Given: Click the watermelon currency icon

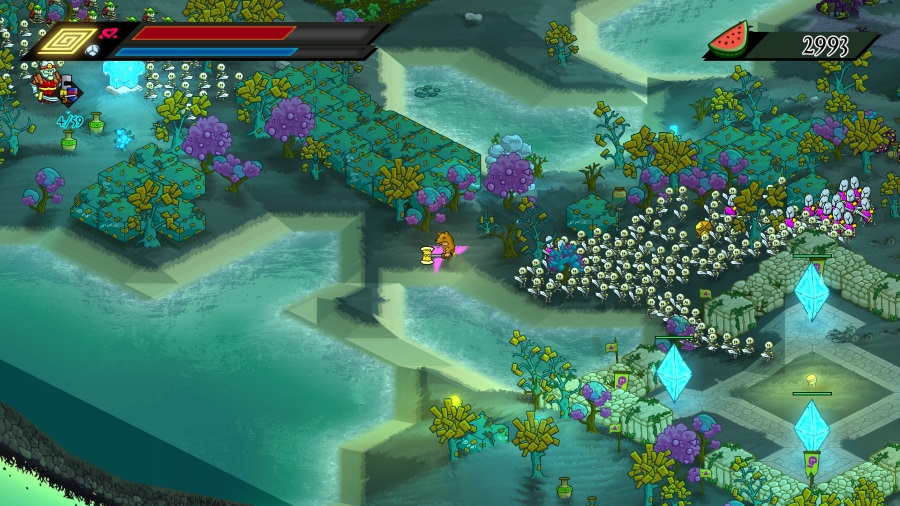Looking at the screenshot, I should pyautogui.click(x=728, y=40).
